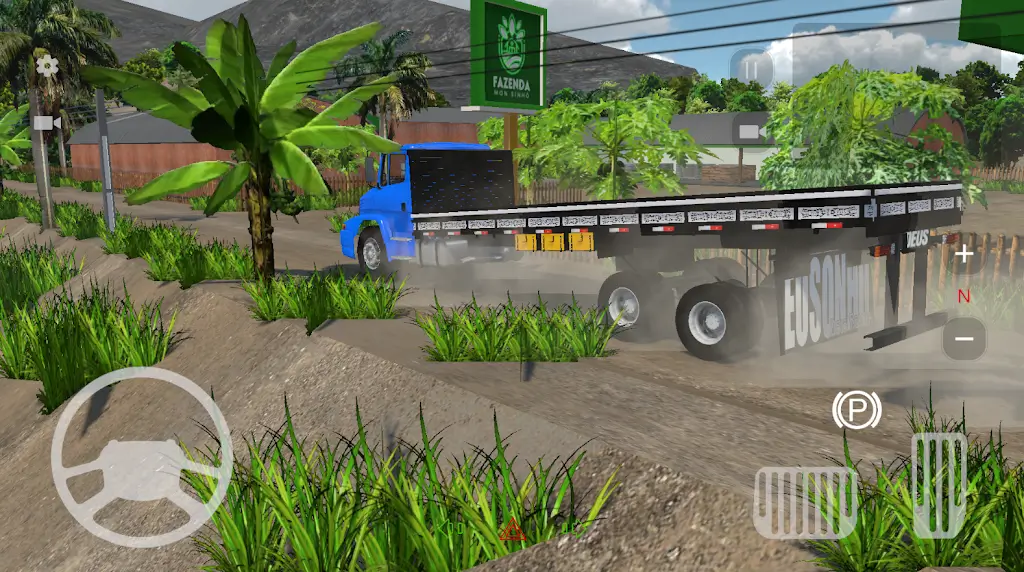Tap the tall accelerator pedal
The width and height of the screenshot is (1024, 572).
(x=939, y=485)
